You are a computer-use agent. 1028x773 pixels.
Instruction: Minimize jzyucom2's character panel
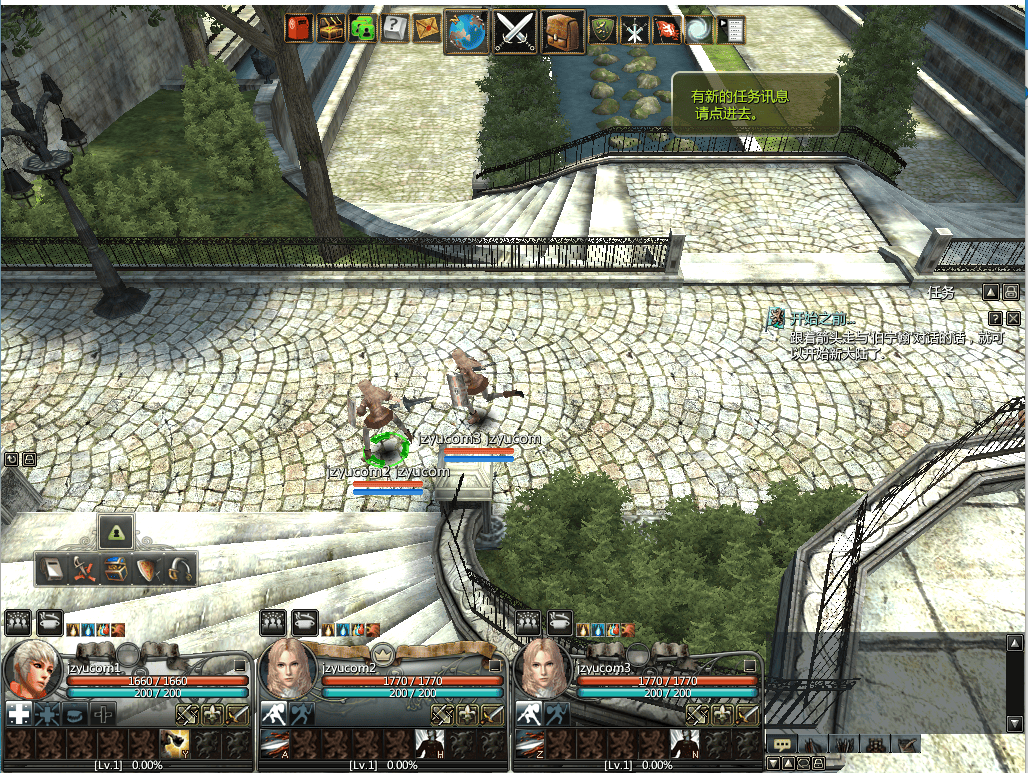(x=495, y=665)
